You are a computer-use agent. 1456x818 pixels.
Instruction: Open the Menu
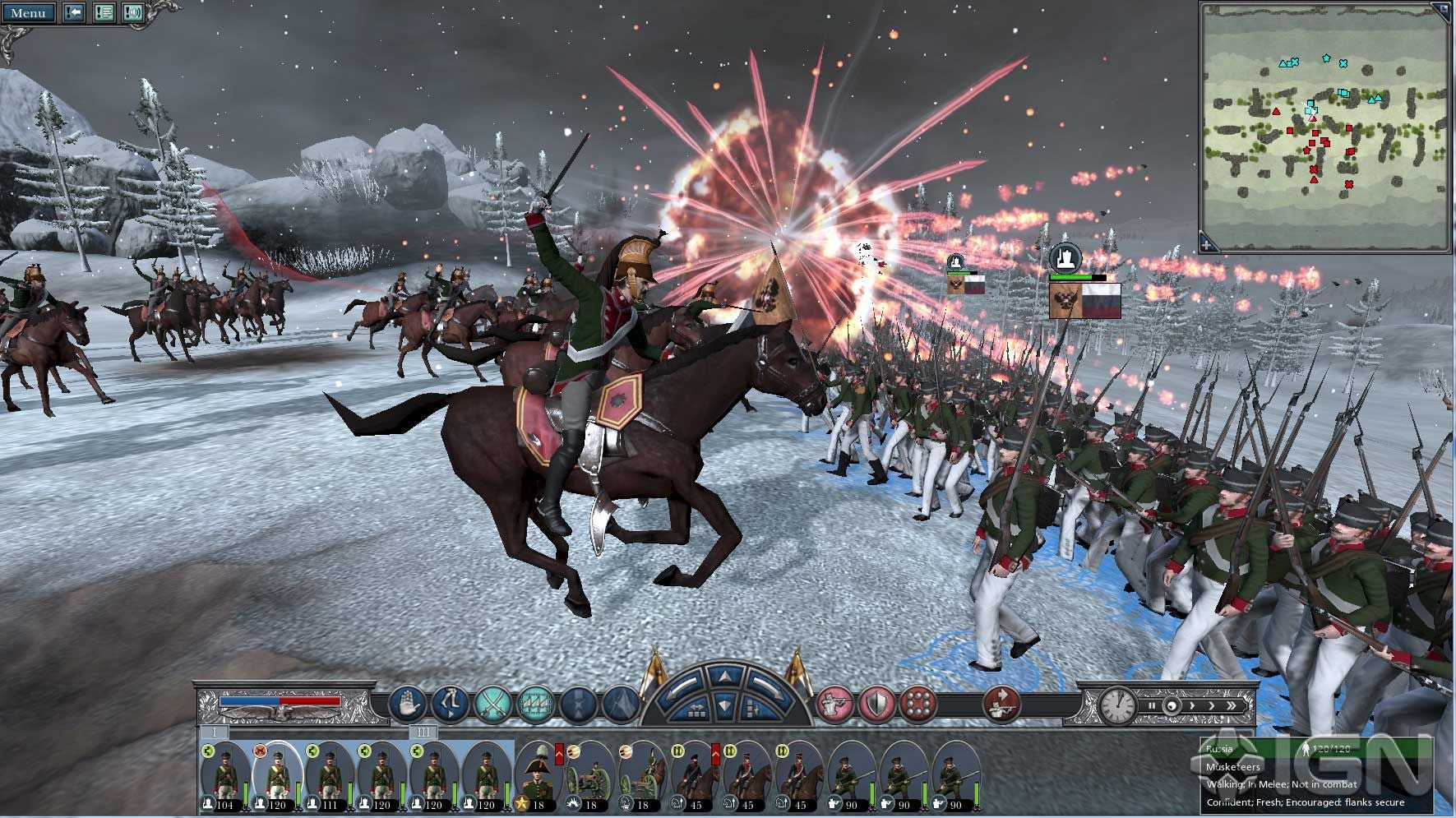[29, 13]
